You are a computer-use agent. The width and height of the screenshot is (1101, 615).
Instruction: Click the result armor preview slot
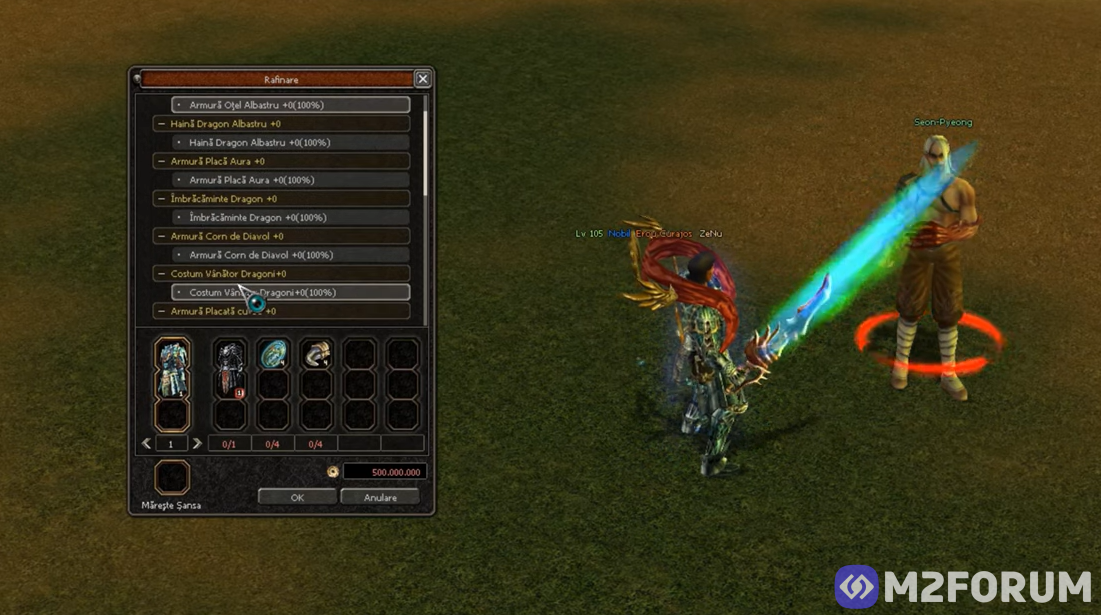pyautogui.click(x=172, y=369)
